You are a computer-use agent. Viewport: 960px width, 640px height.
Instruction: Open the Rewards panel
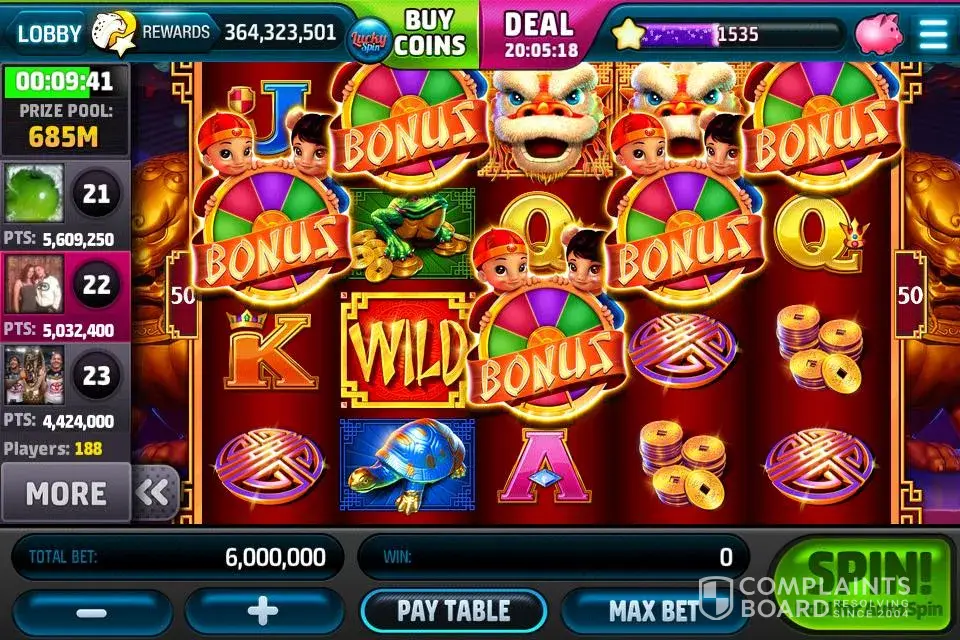pos(175,33)
